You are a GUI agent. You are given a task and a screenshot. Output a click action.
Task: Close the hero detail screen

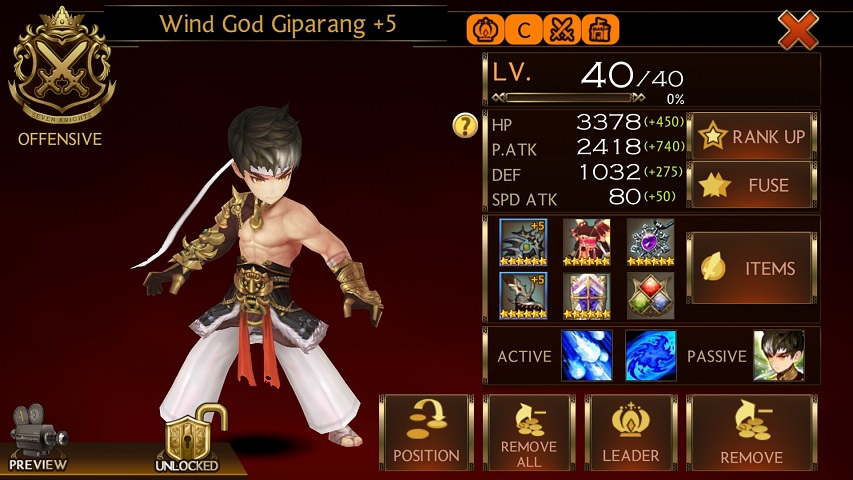coord(798,30)
